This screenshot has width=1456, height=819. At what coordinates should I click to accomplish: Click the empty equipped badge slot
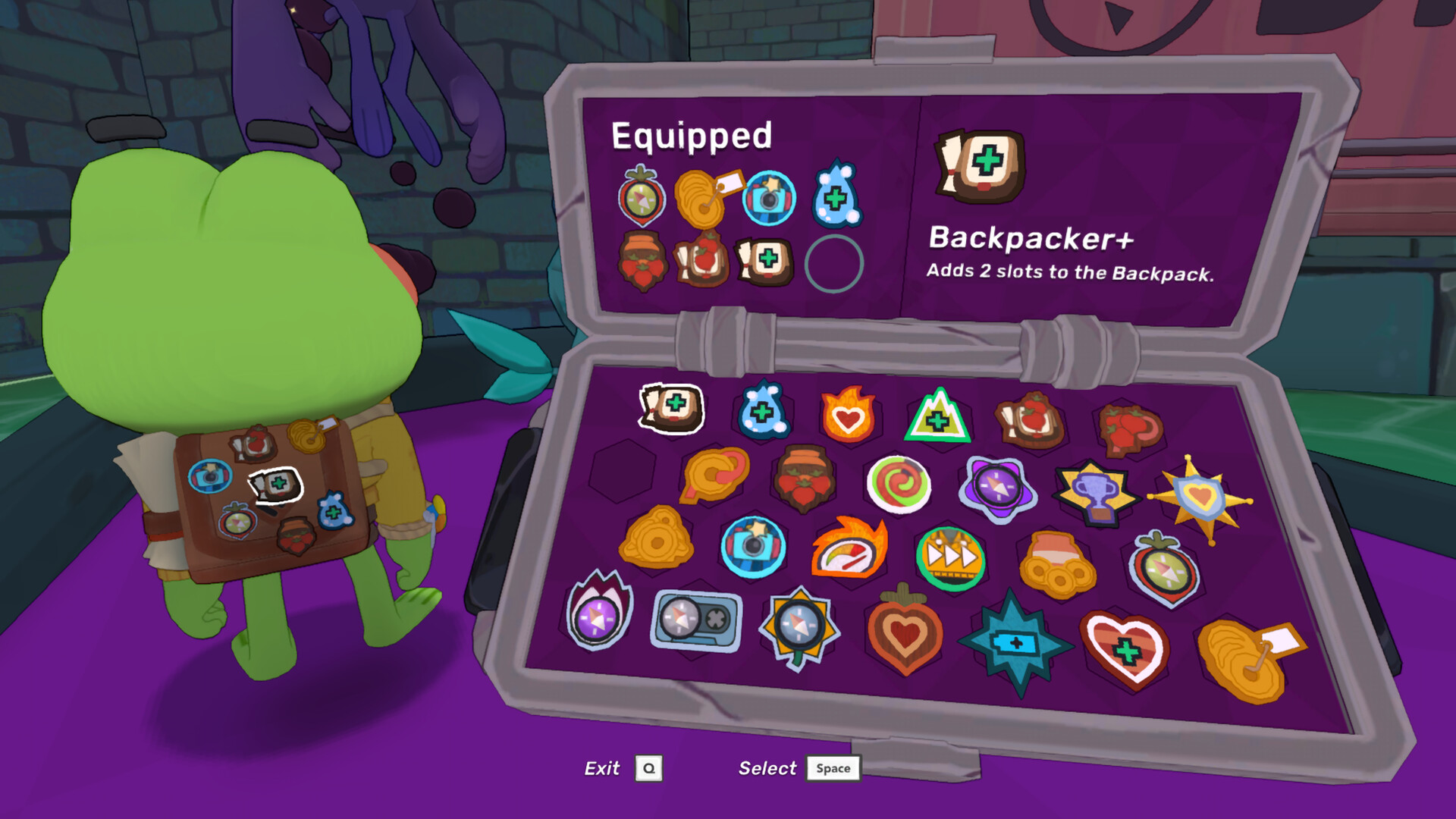(833, 264)
